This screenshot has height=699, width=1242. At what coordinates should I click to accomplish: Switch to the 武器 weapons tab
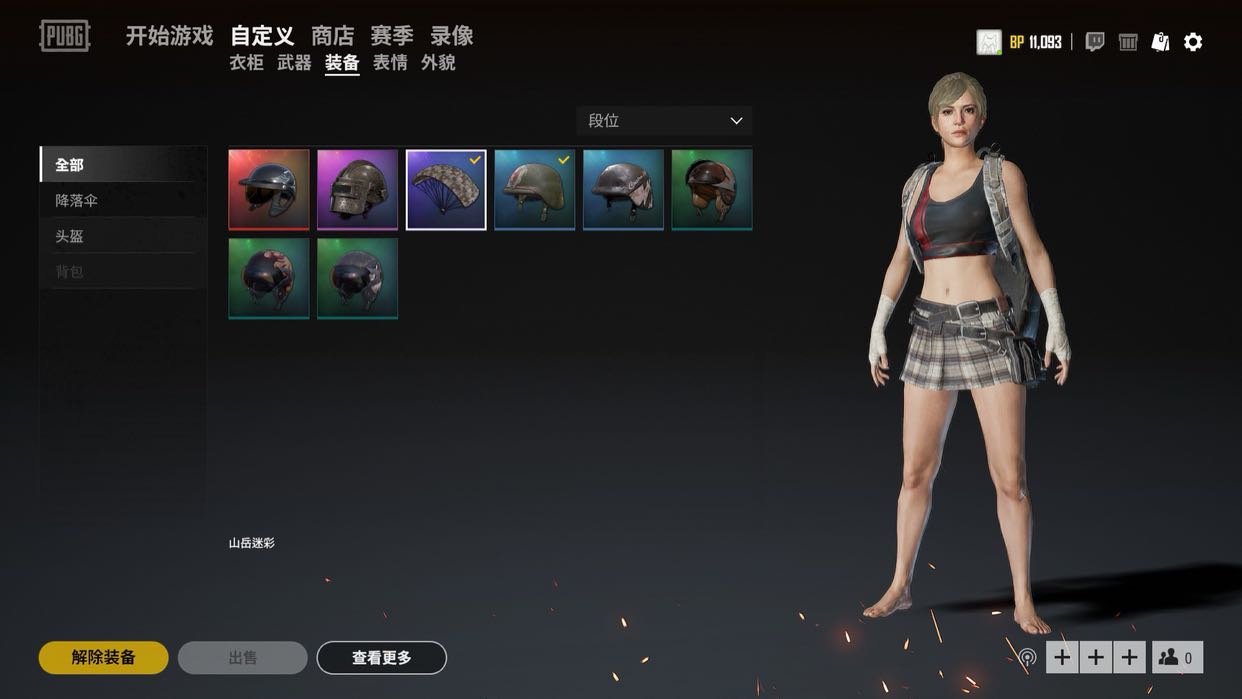(294, 63)
